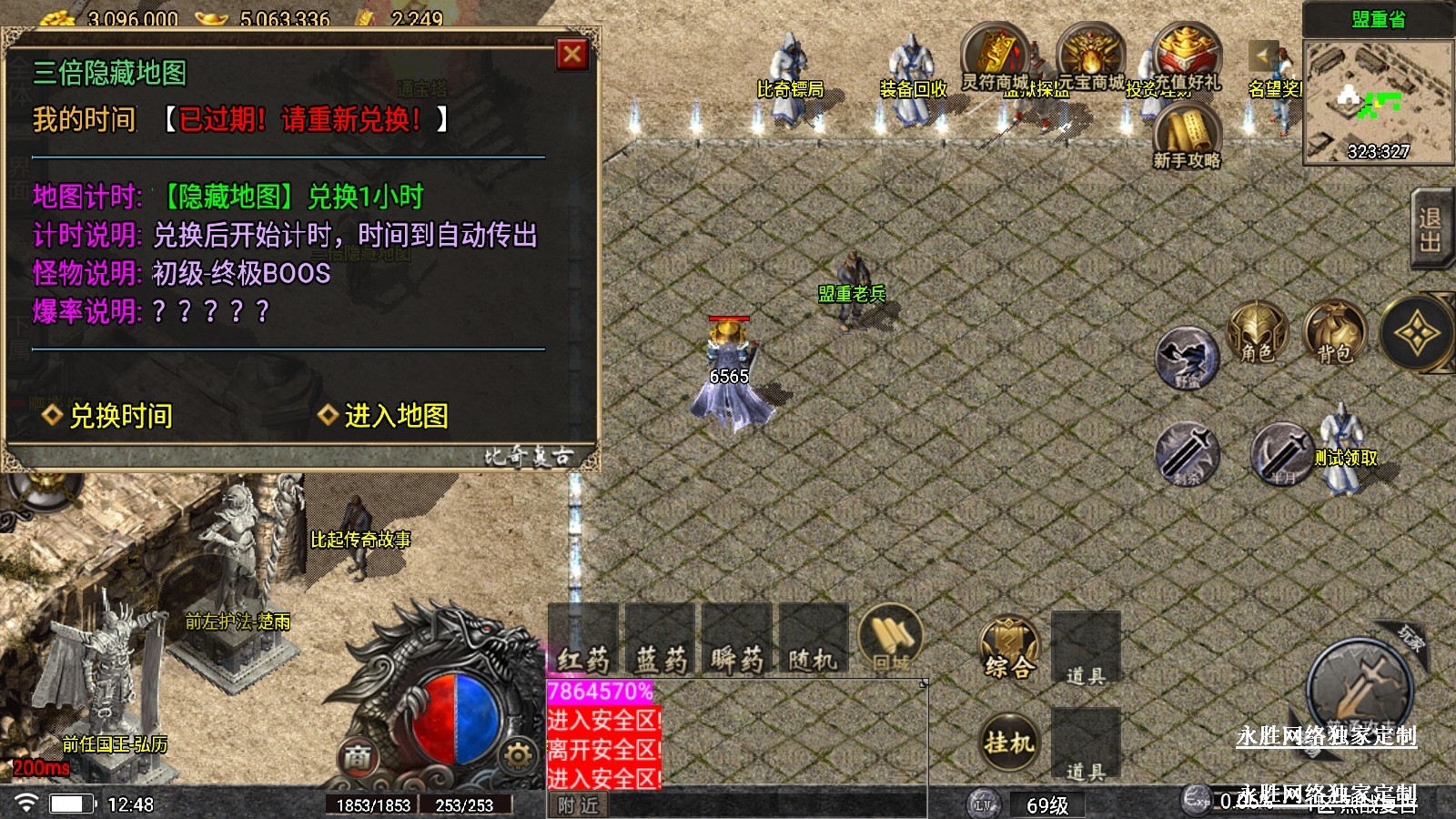Open the 商 shop button
The image size is (1456, 819).
357,756
